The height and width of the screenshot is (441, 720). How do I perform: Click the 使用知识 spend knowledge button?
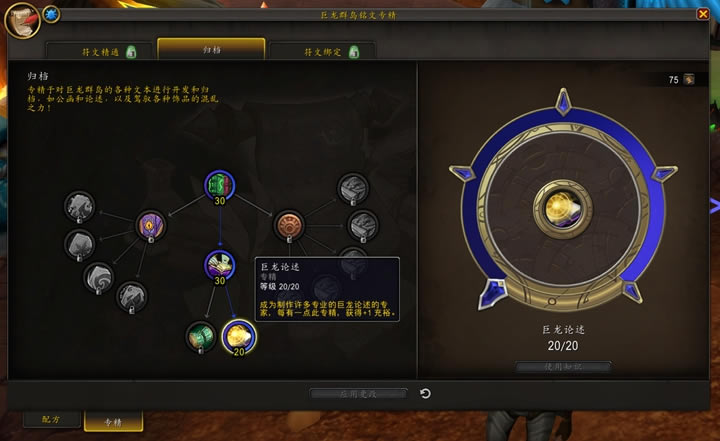564,367
